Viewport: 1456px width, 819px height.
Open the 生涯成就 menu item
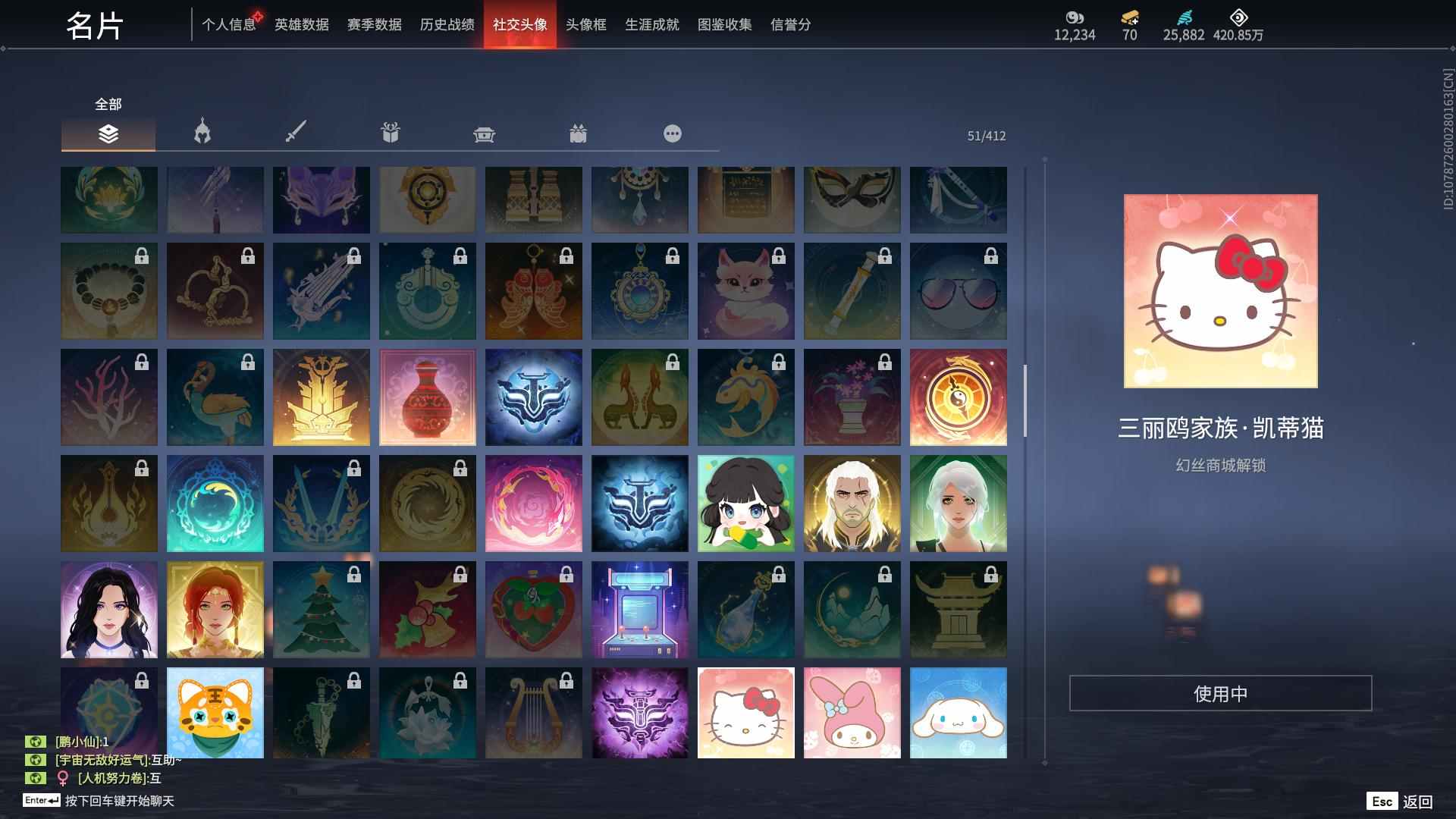(x=651, y=24)
